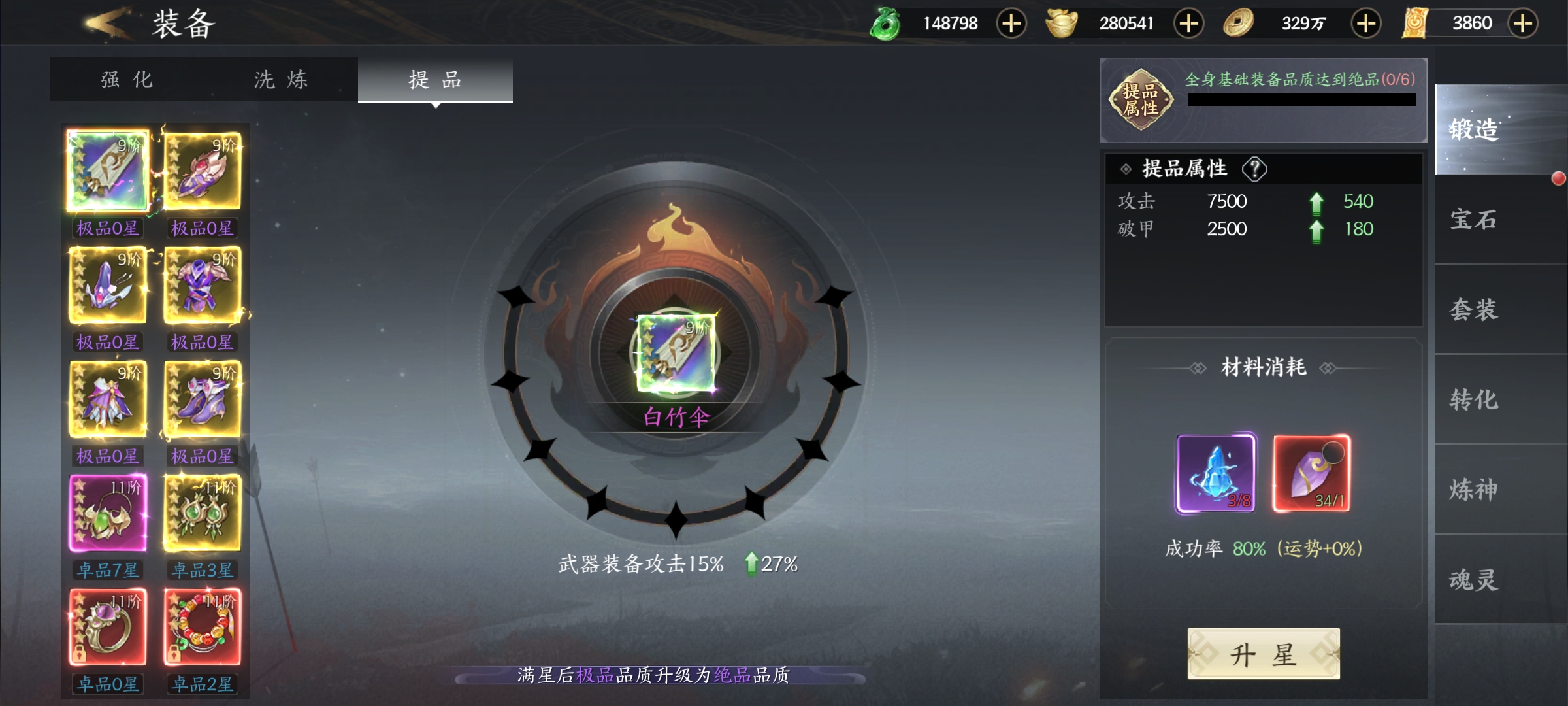The height and width of the screenshot is (706, 1568).
Task: Select the red charm material slot
Action: [x=1311, y=473]
